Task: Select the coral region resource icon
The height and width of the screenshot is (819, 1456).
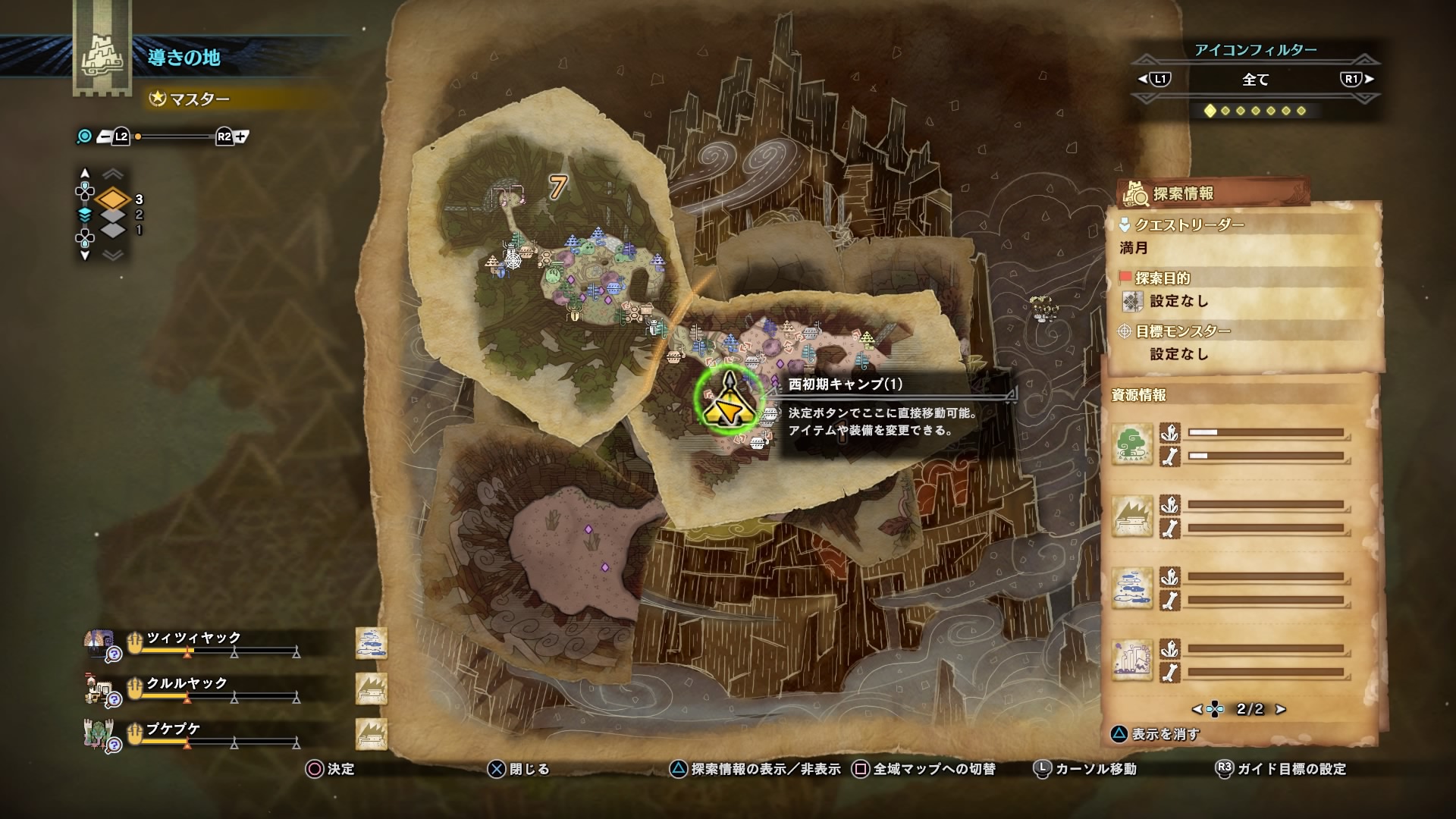Action: [1132, 588]
